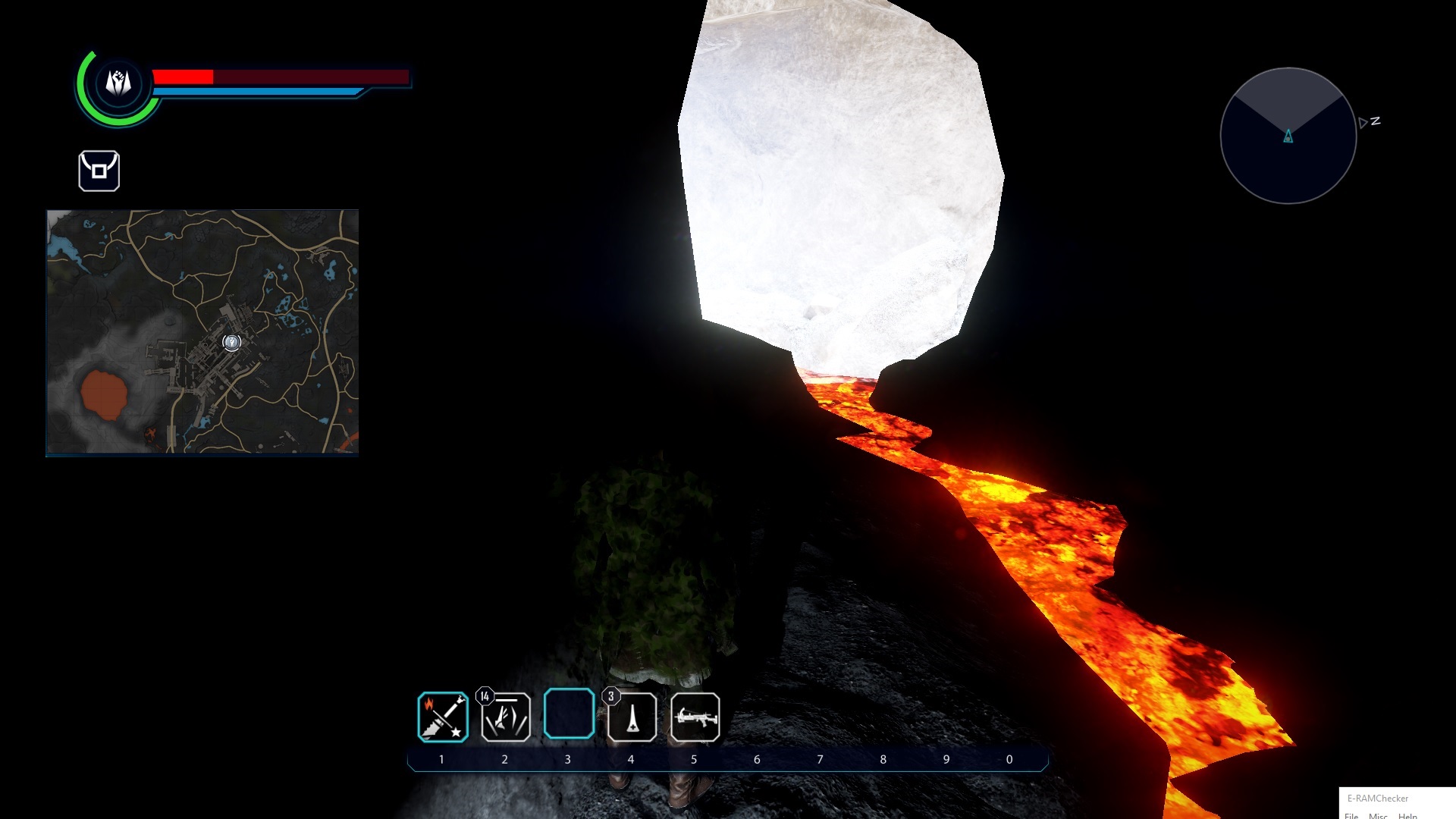This screenshot has width=1456, height=819.
Task: Select the flaming sword weapon slot
Action: click(443, 717)
